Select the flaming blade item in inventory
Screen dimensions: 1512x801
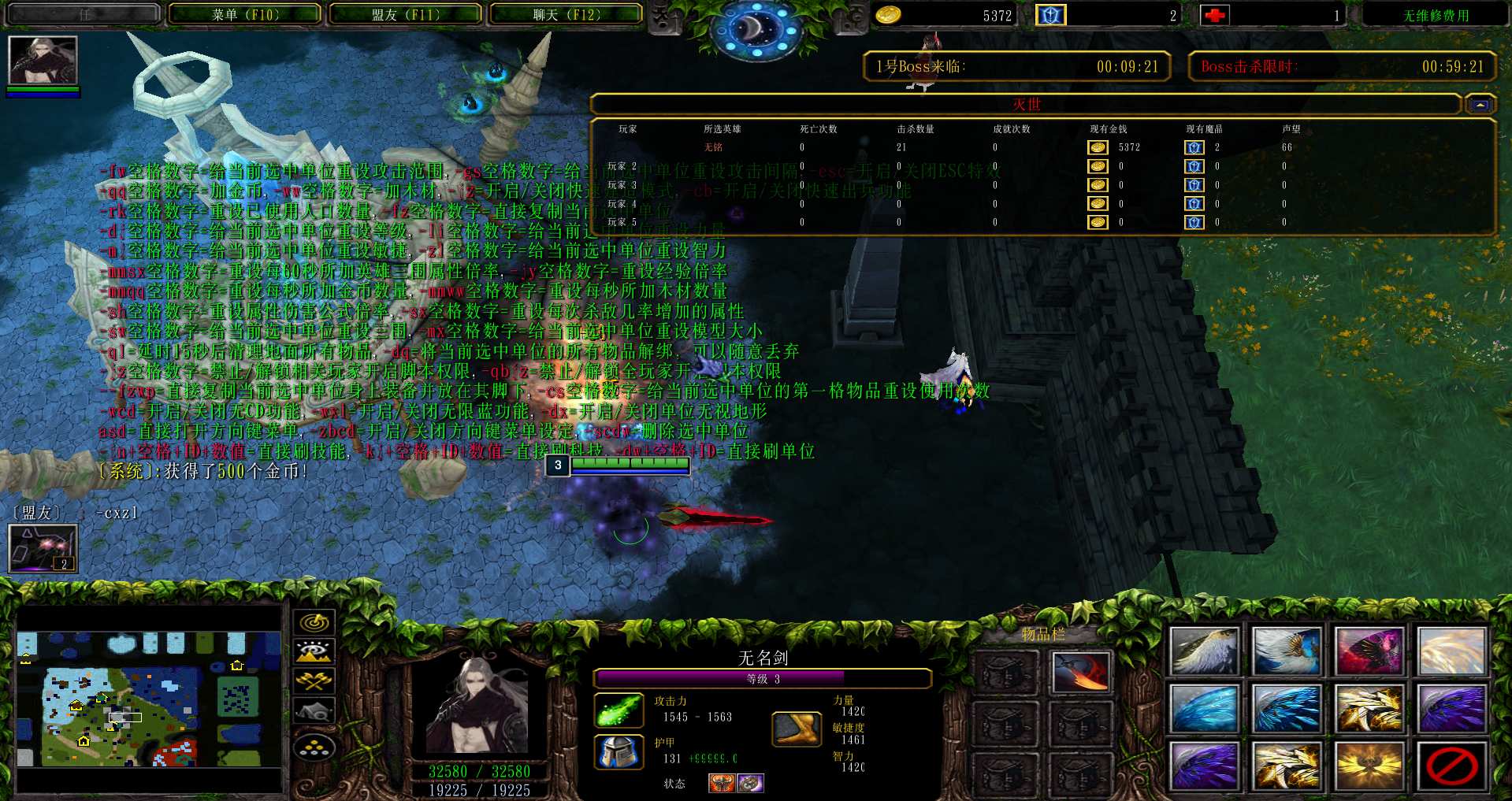pyautogui.click(x=1080, y=672)
